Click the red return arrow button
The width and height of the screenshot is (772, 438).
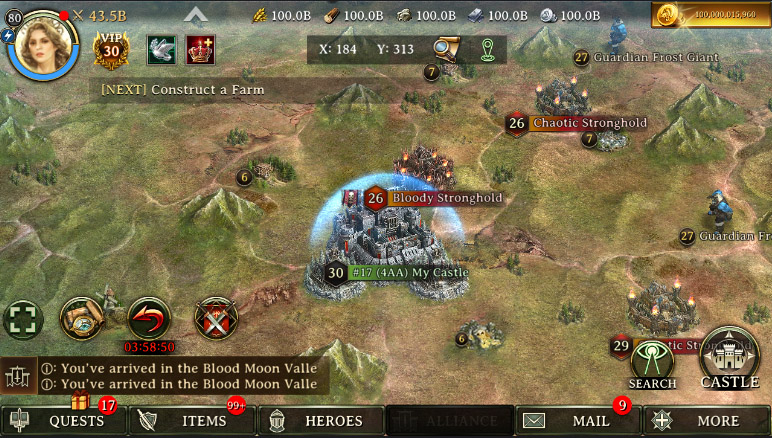tap(149, 318)
